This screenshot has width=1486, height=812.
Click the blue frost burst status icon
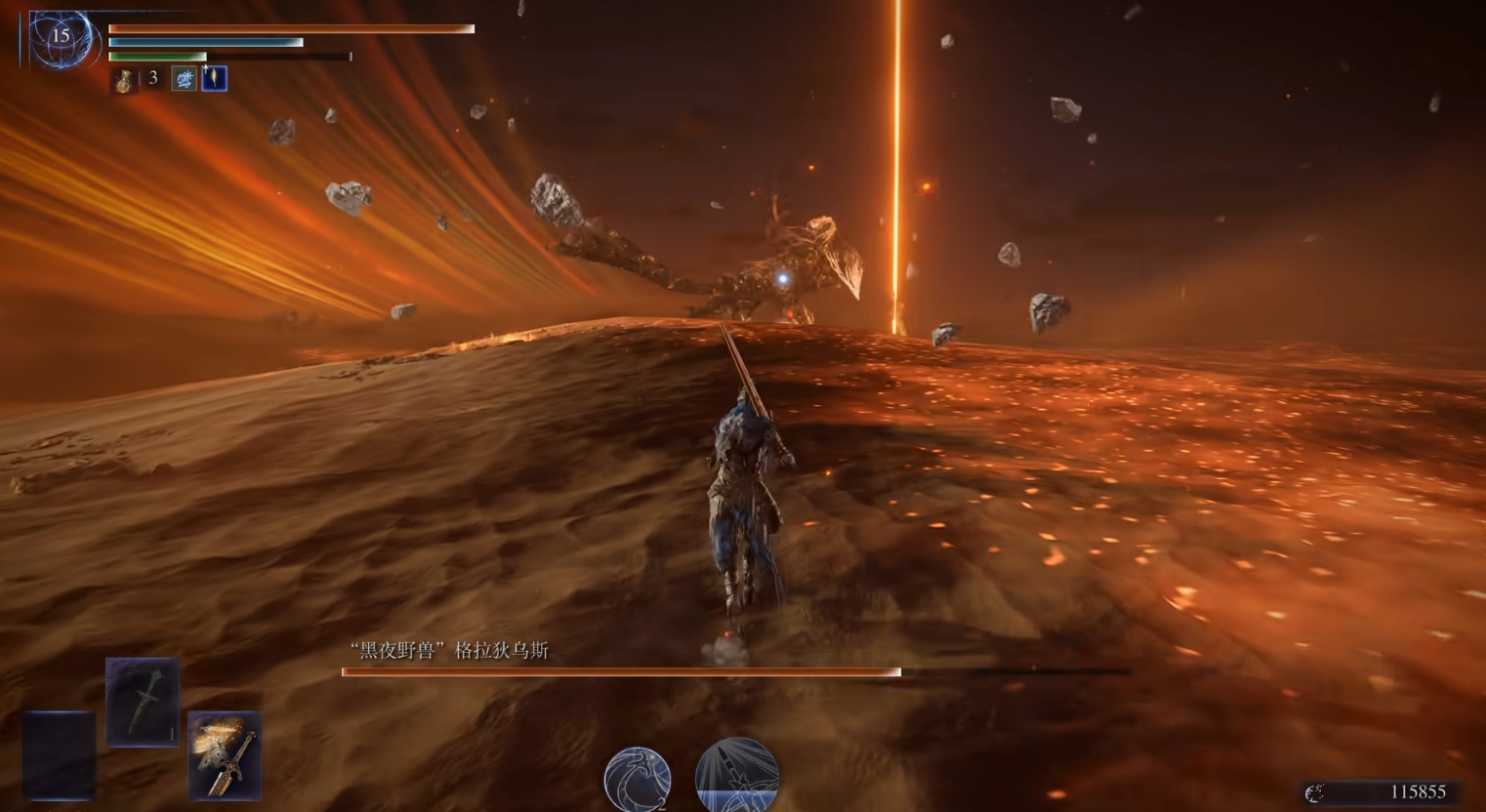184,79
